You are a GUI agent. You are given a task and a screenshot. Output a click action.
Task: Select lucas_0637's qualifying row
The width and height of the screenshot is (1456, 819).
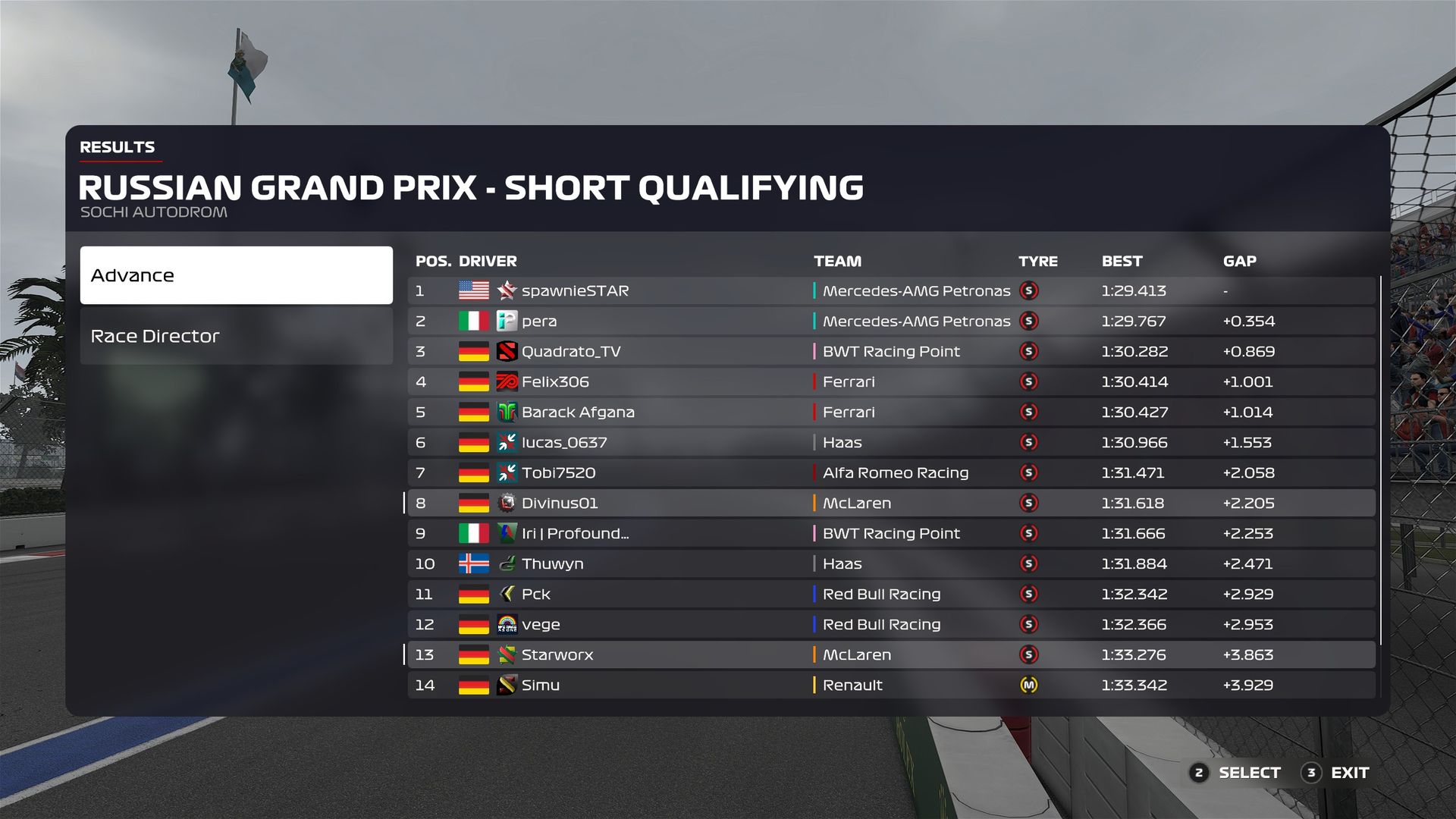(890, 442)
